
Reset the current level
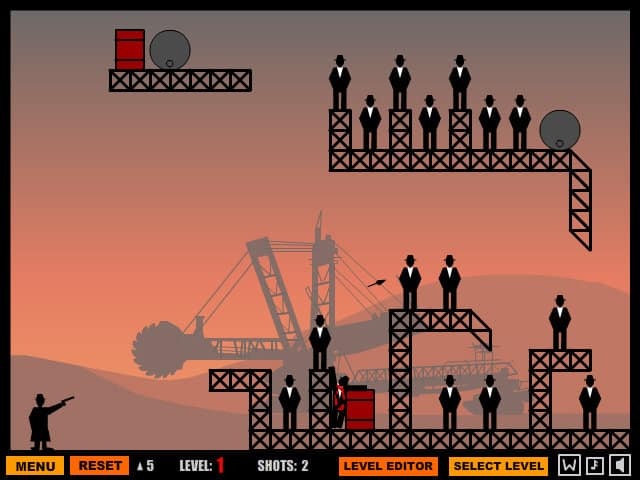tap(99, 466)
